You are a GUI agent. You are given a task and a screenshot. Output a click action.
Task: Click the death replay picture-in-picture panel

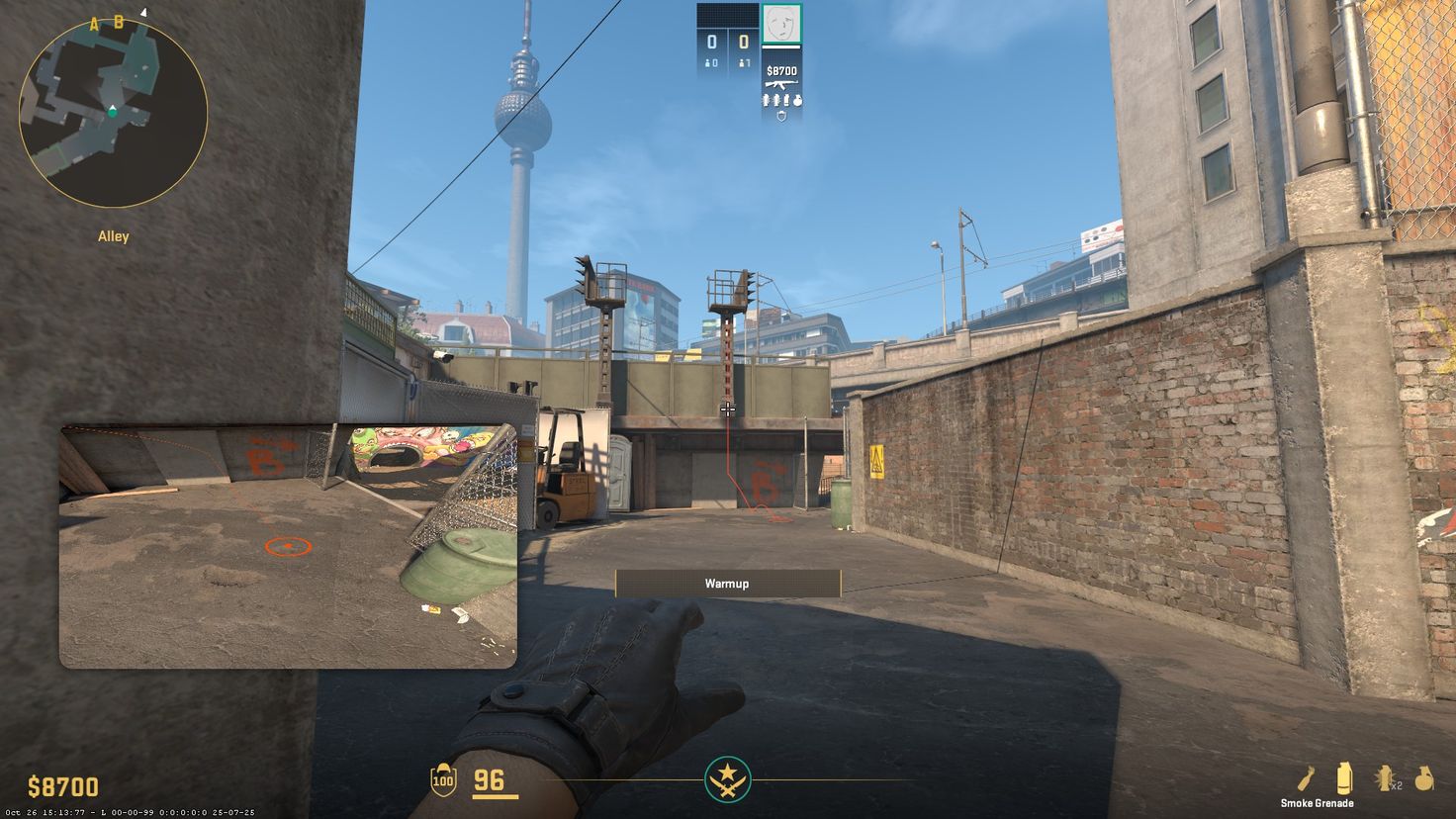click(289, 544)
